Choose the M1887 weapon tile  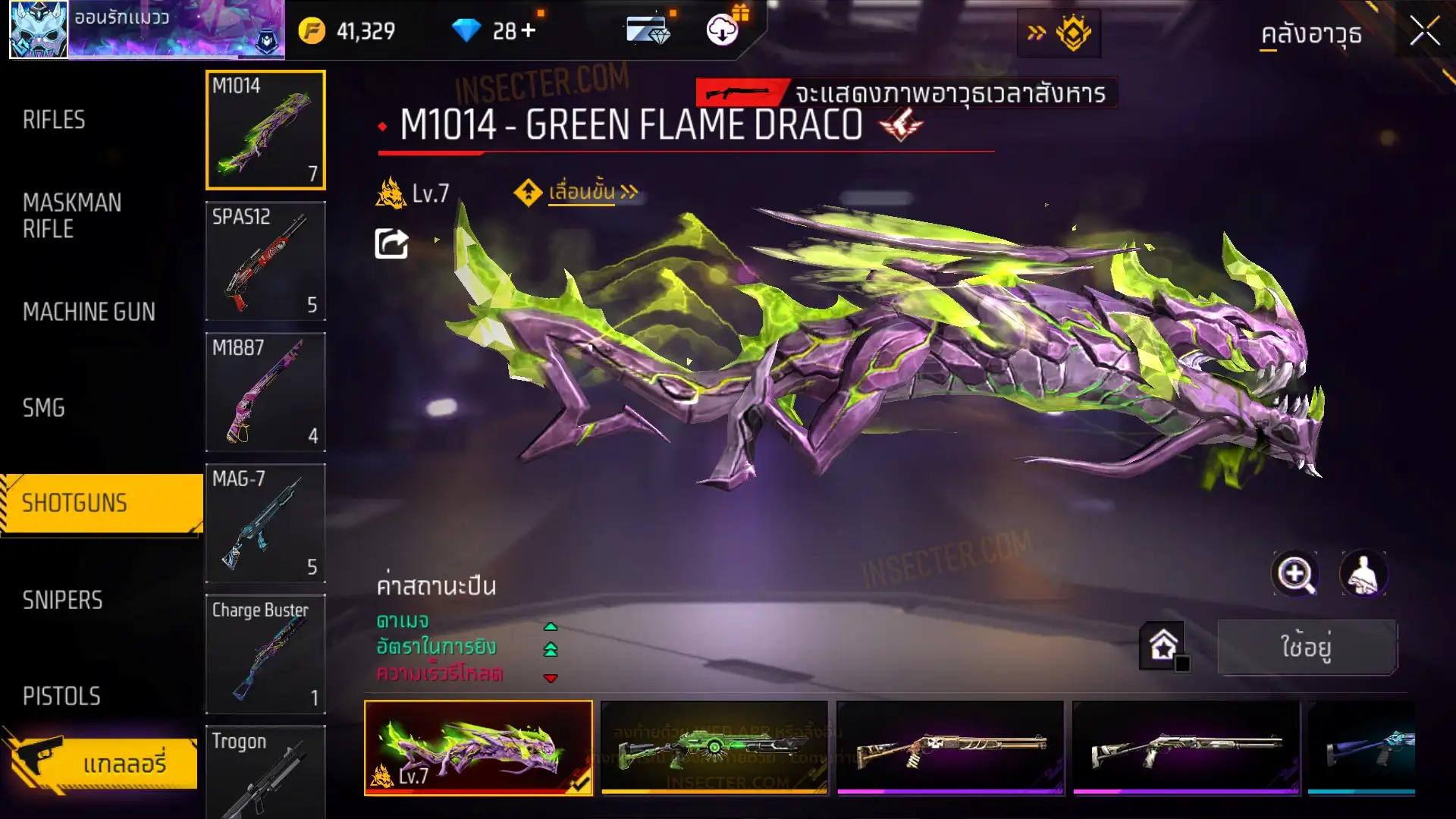point(265,392)
